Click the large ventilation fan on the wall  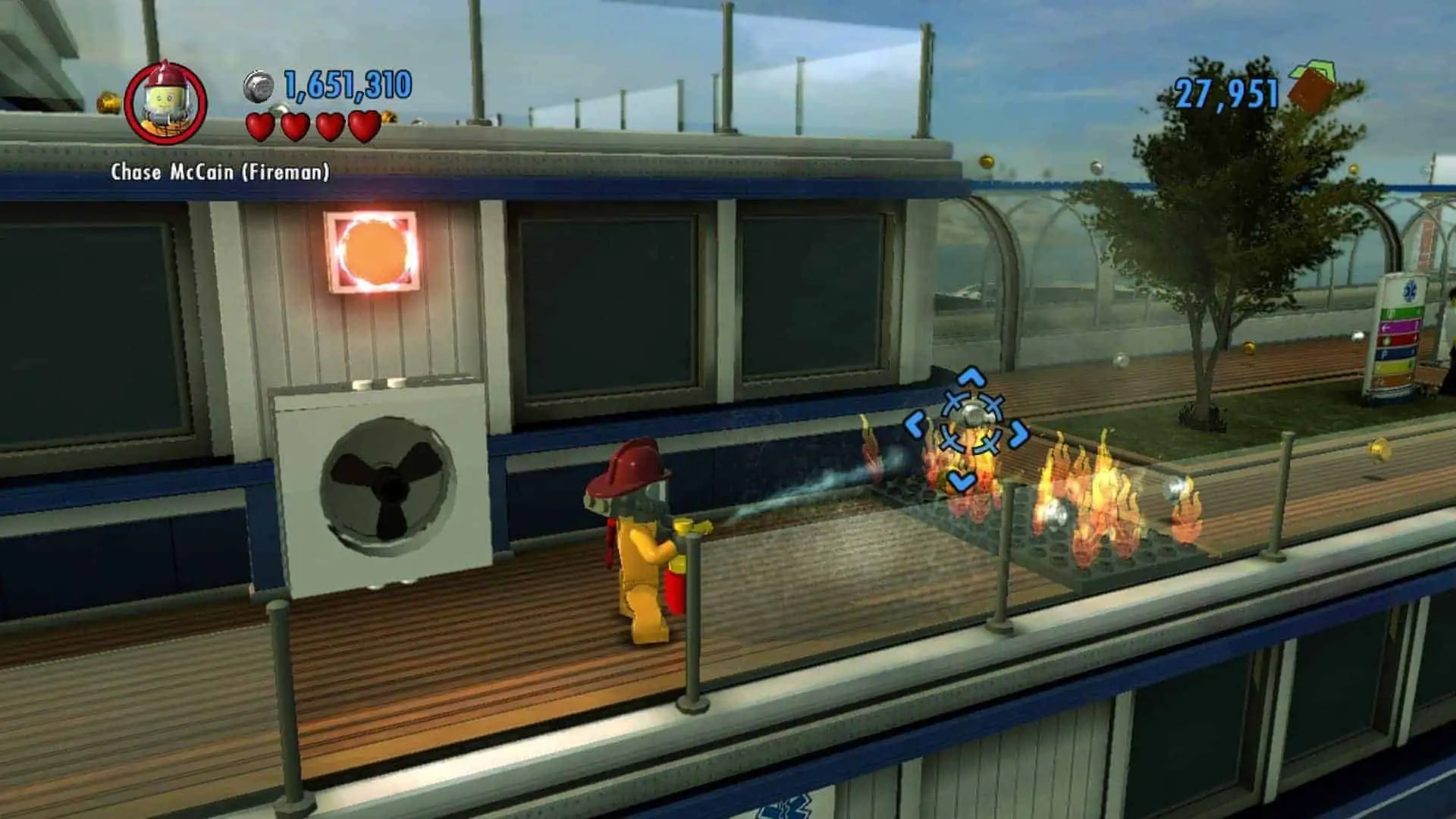pos(391,485)
